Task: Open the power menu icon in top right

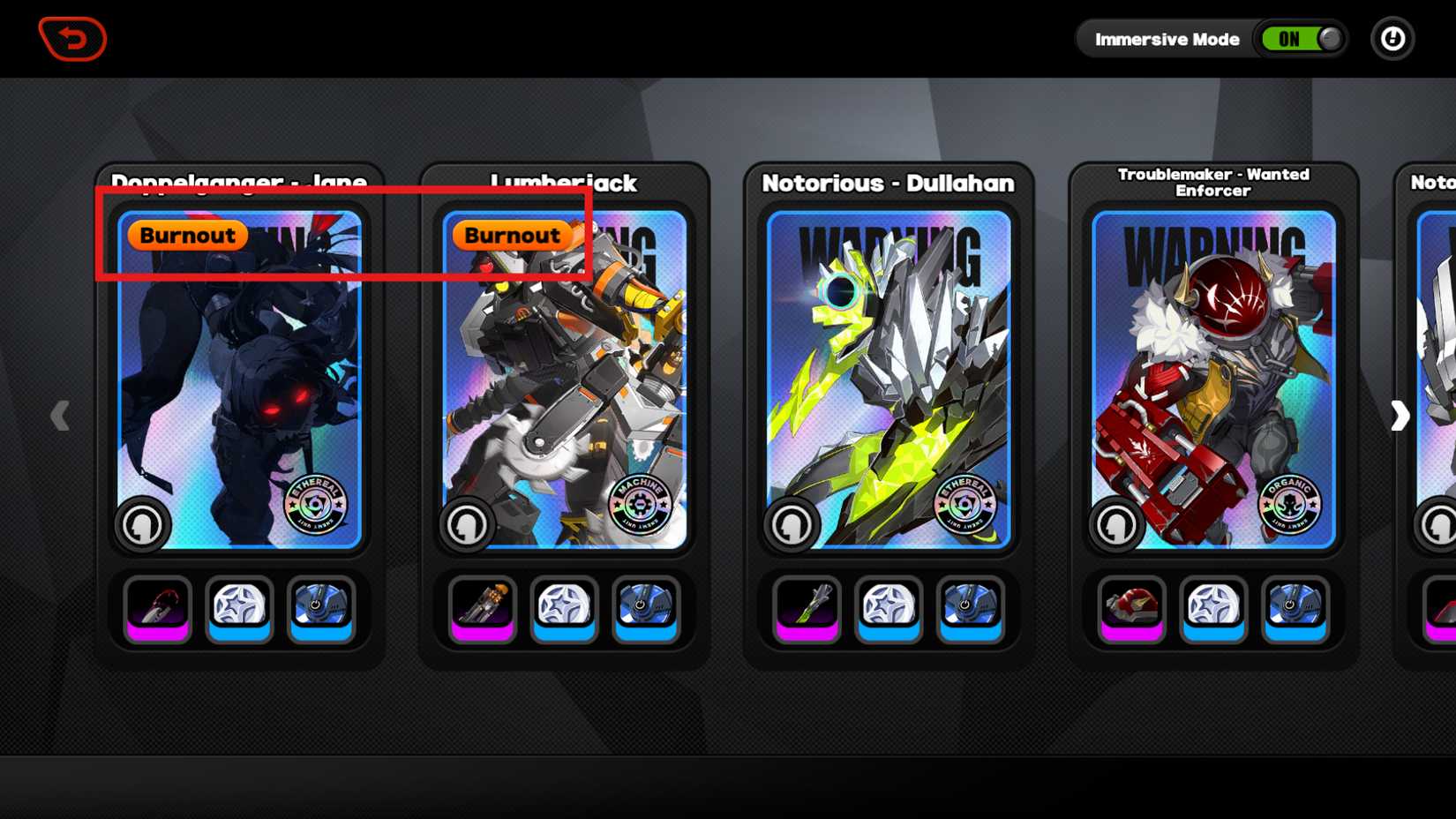Action: pos(1392,39)
